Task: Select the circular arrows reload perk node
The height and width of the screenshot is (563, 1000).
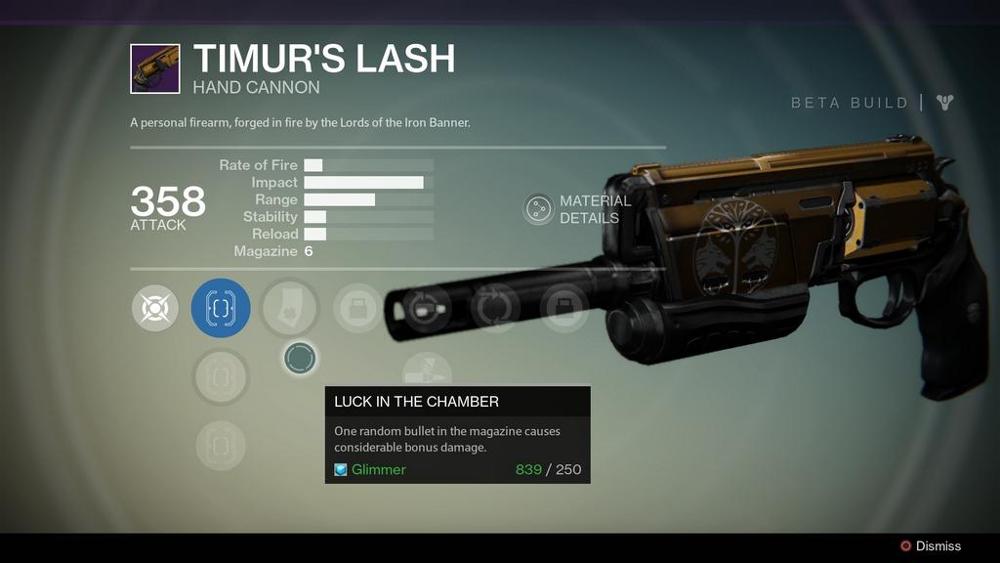Action: (x=494, y=307)
